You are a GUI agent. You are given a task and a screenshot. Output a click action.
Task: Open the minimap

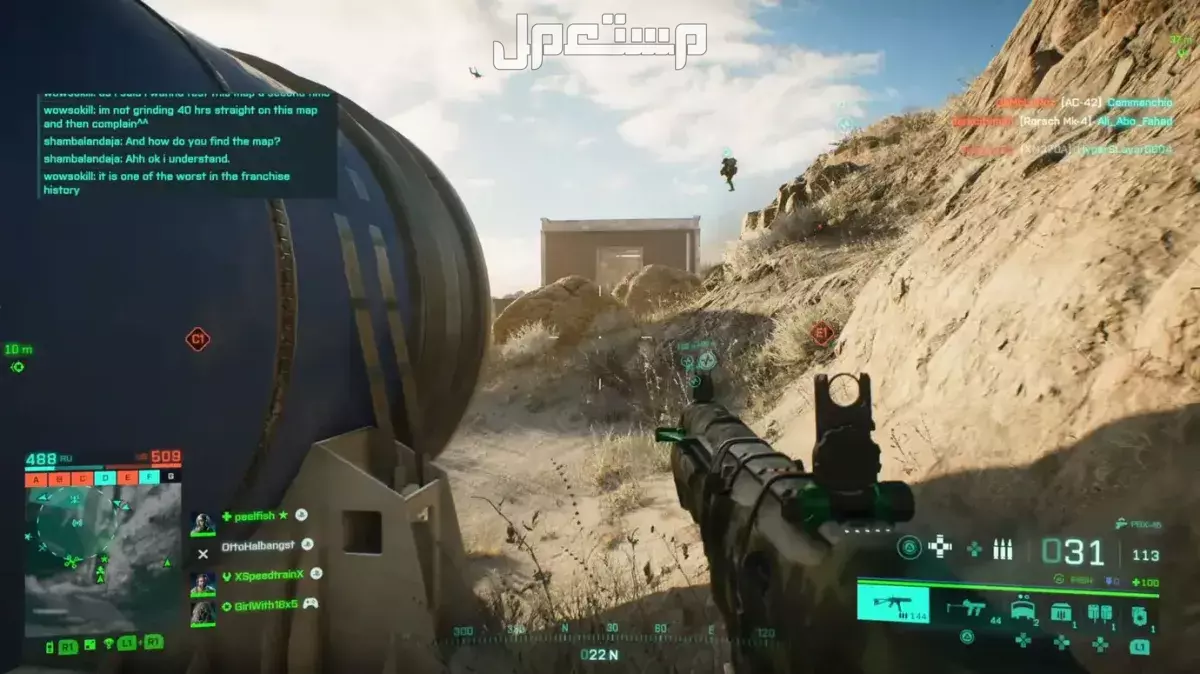(88, 552)
